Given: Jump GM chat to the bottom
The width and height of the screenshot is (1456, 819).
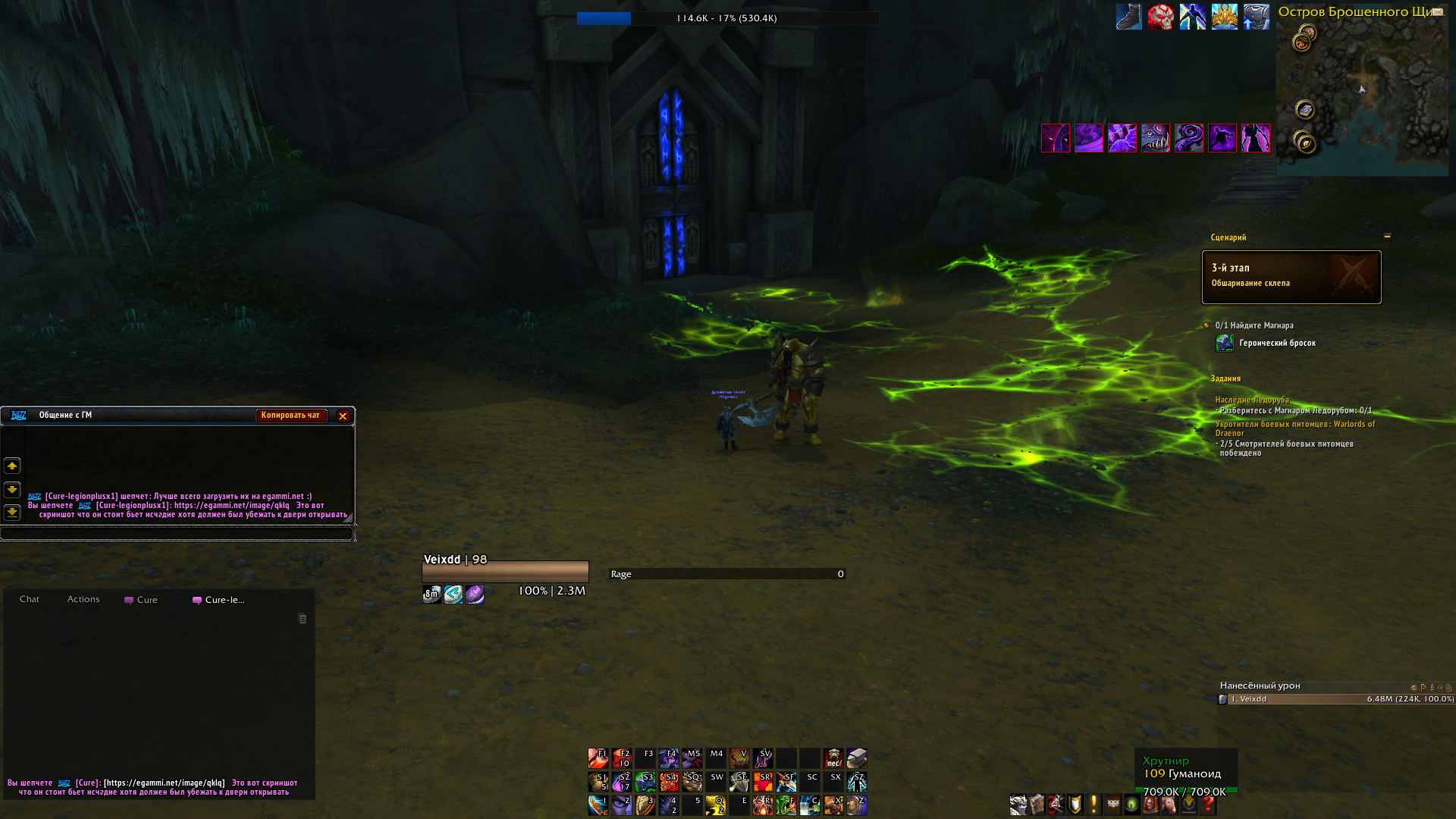Looking at the screenshot, I should point(12,513).
